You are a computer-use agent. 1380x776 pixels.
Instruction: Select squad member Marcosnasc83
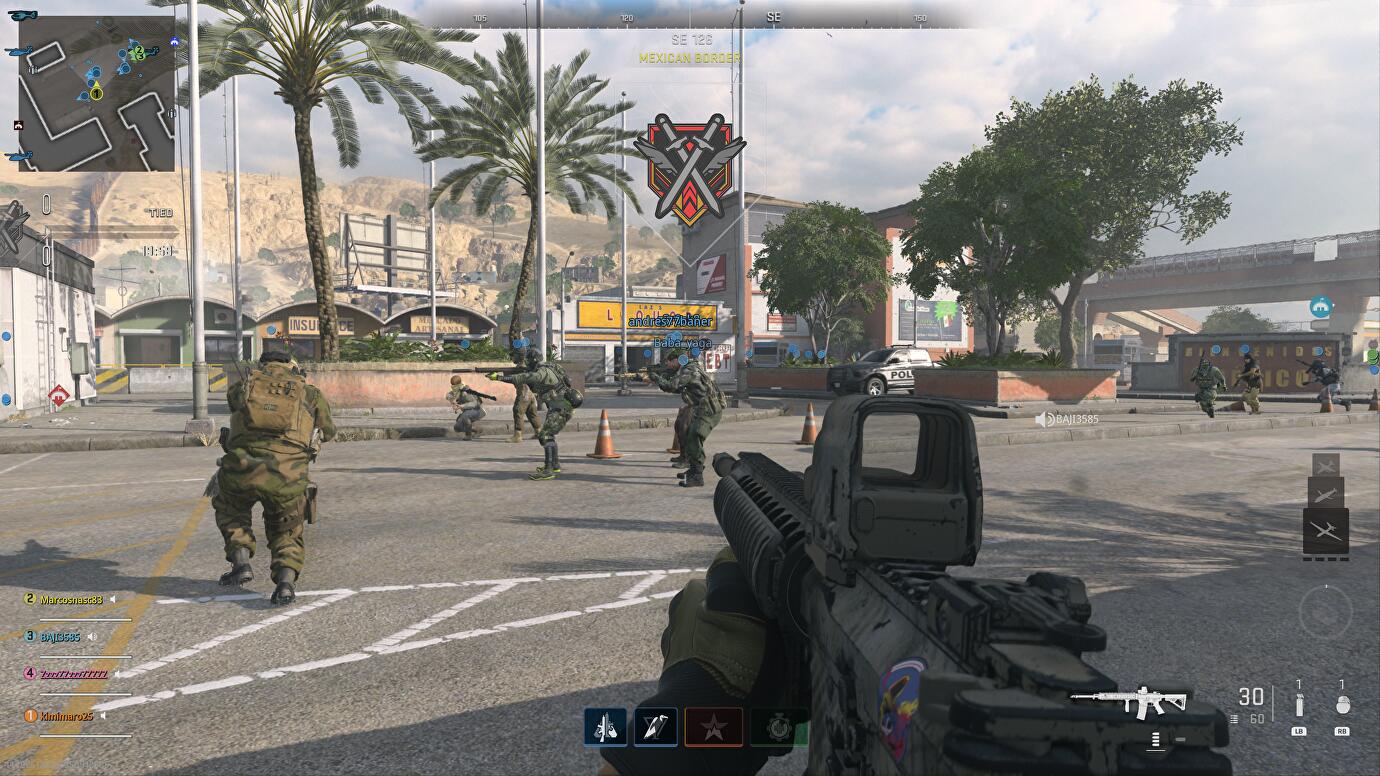click(x=70, y=600)
